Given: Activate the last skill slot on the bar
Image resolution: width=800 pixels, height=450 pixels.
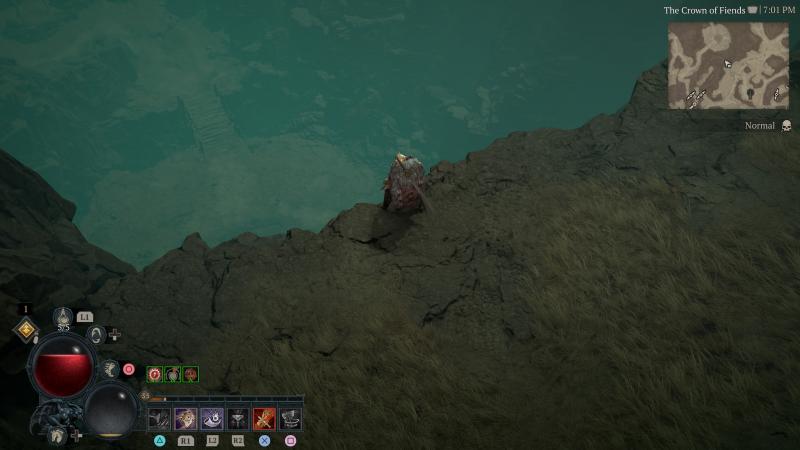Looking at the screenshot, I should 290,419.
